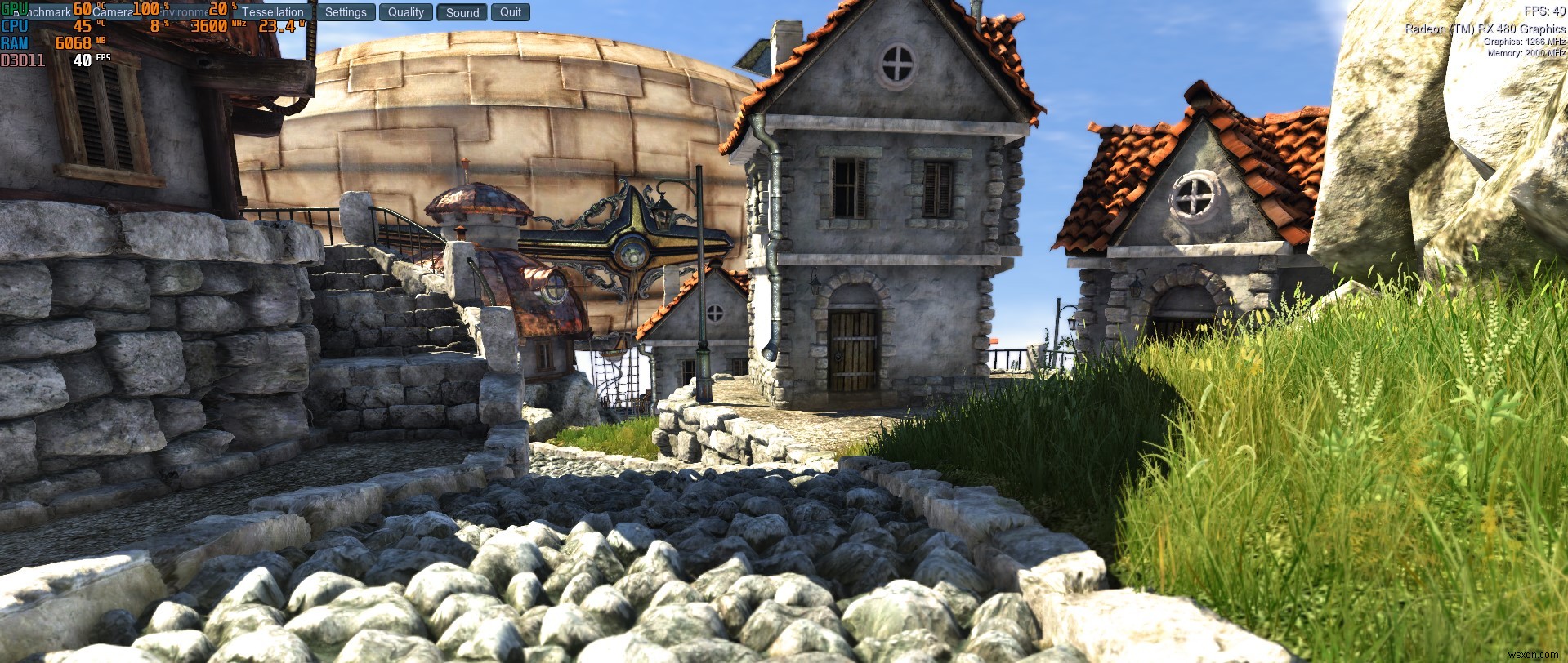This screenshot has height=663, width=1568.
Task: Quit the benchmark
Action: (x=511, y=12)
